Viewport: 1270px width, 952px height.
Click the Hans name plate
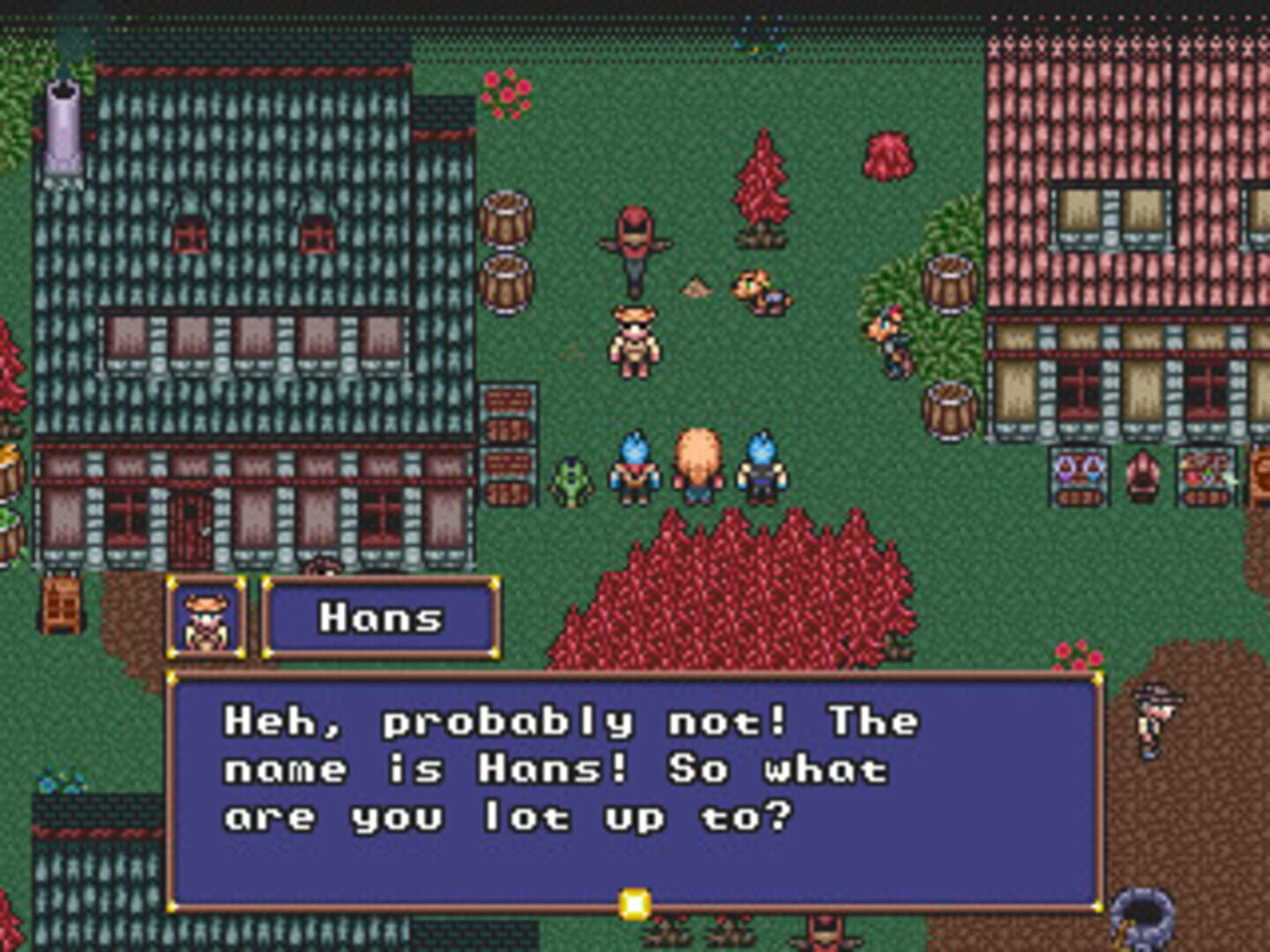pyautogui.click(x=382, y=617)
